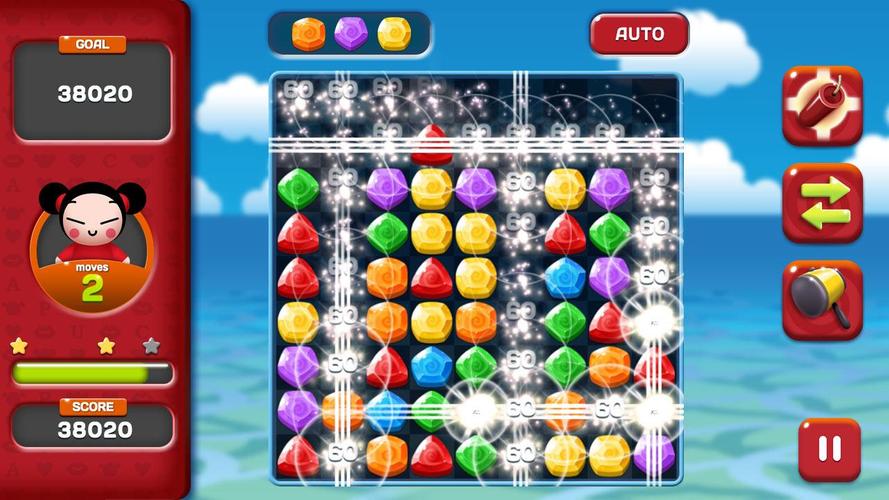Use the swap arrows booster
The height and width of the screenshot is (500, 889).
(x=822, y=203)
